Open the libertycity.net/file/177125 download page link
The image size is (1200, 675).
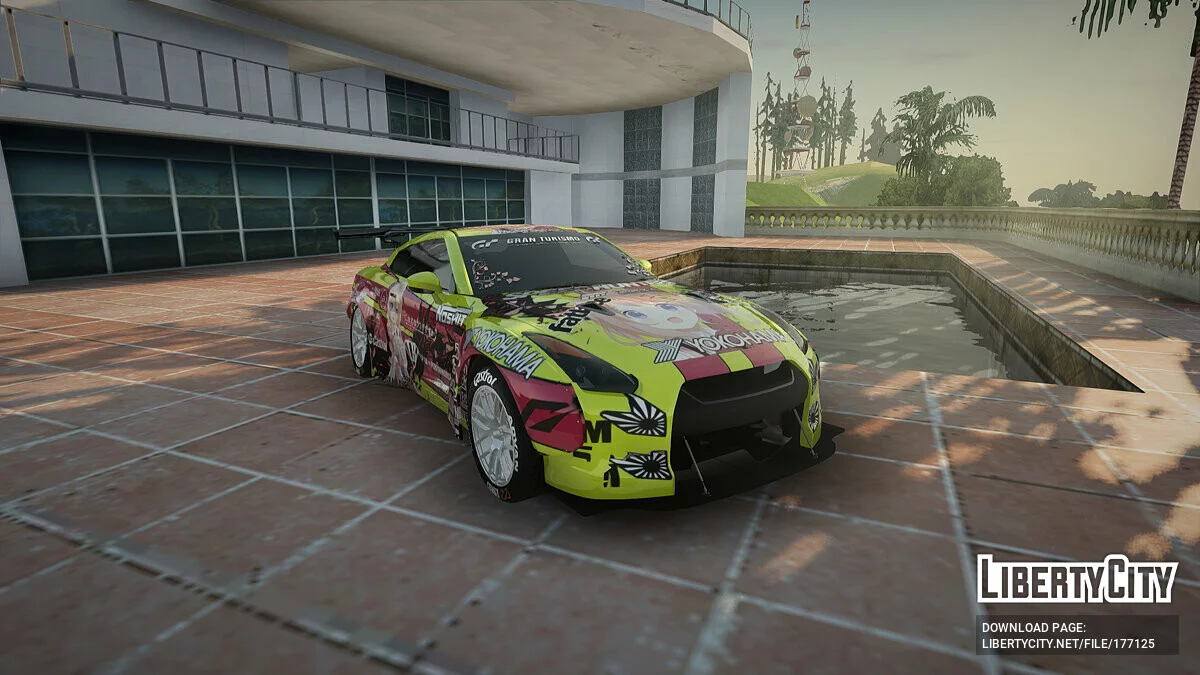[1067, 643]
